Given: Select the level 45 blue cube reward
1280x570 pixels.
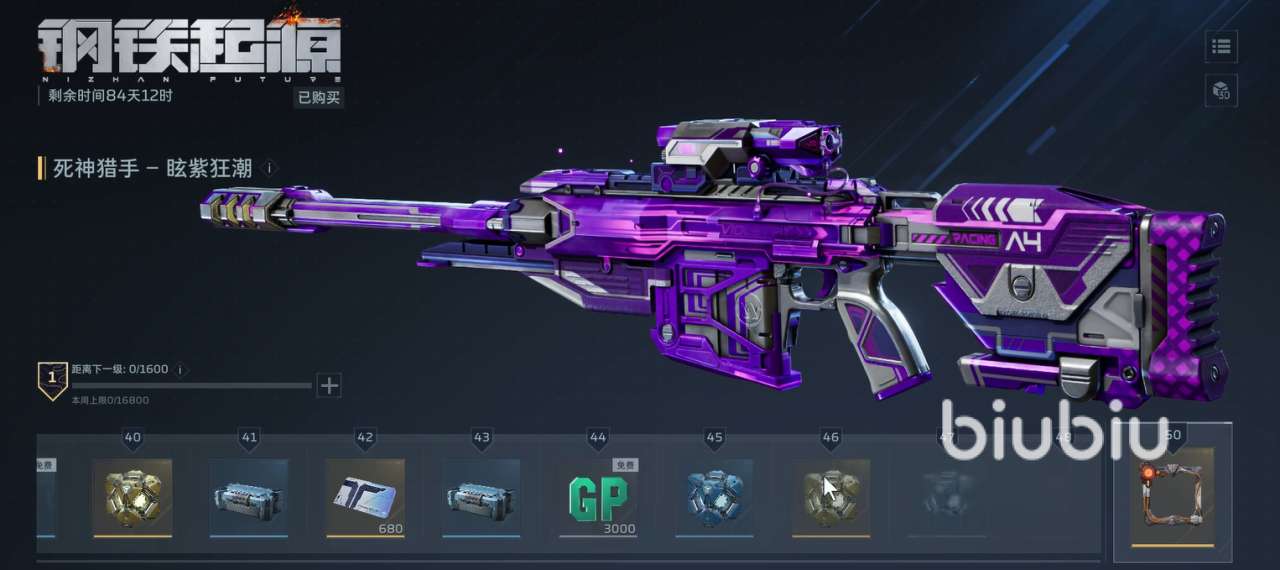Looking at the screenshot, I should coord(714,497).
